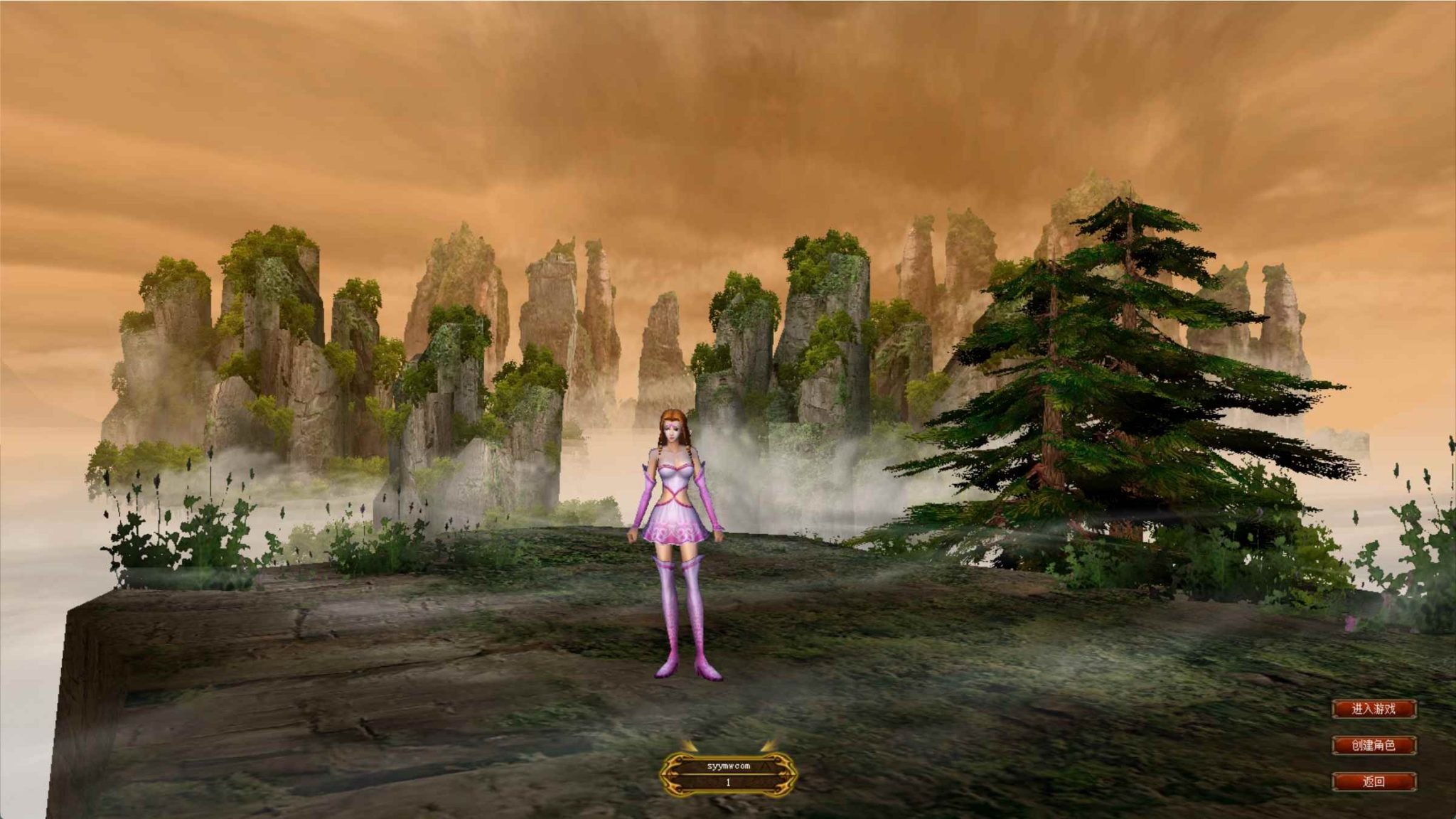Click the arrow-shaped corner of the Back button
The image size is (1456, 819).
click(1413, 776)
